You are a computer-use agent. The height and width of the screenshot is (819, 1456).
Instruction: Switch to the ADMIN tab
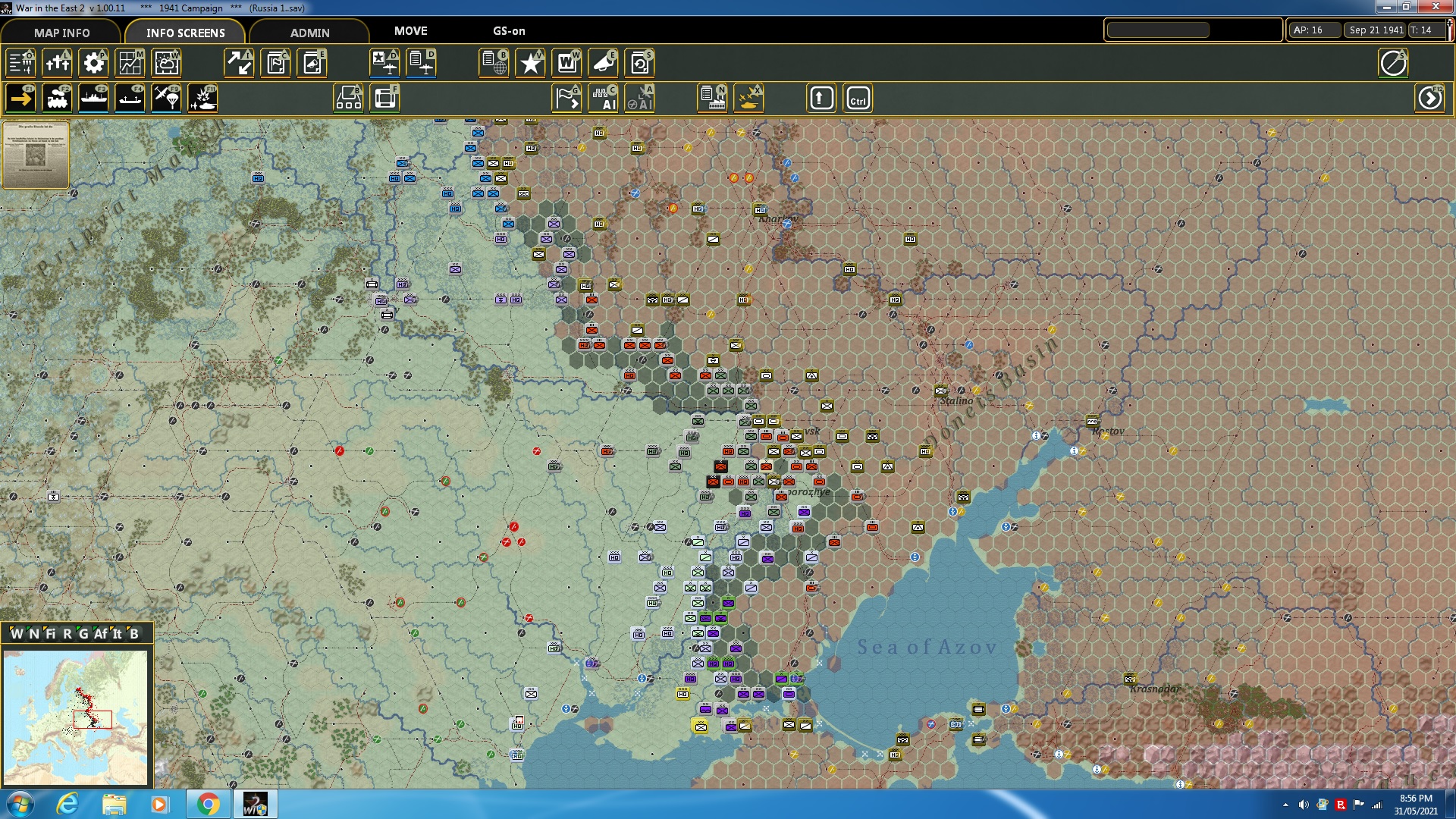tap(309, 33)
